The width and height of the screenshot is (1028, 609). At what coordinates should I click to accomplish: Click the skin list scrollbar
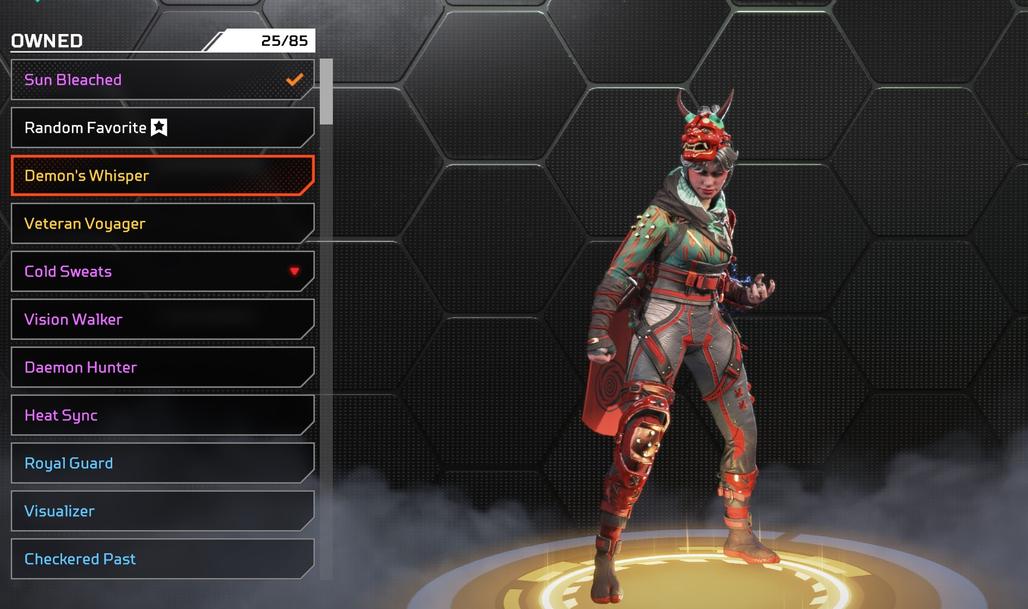coord(326,92)
